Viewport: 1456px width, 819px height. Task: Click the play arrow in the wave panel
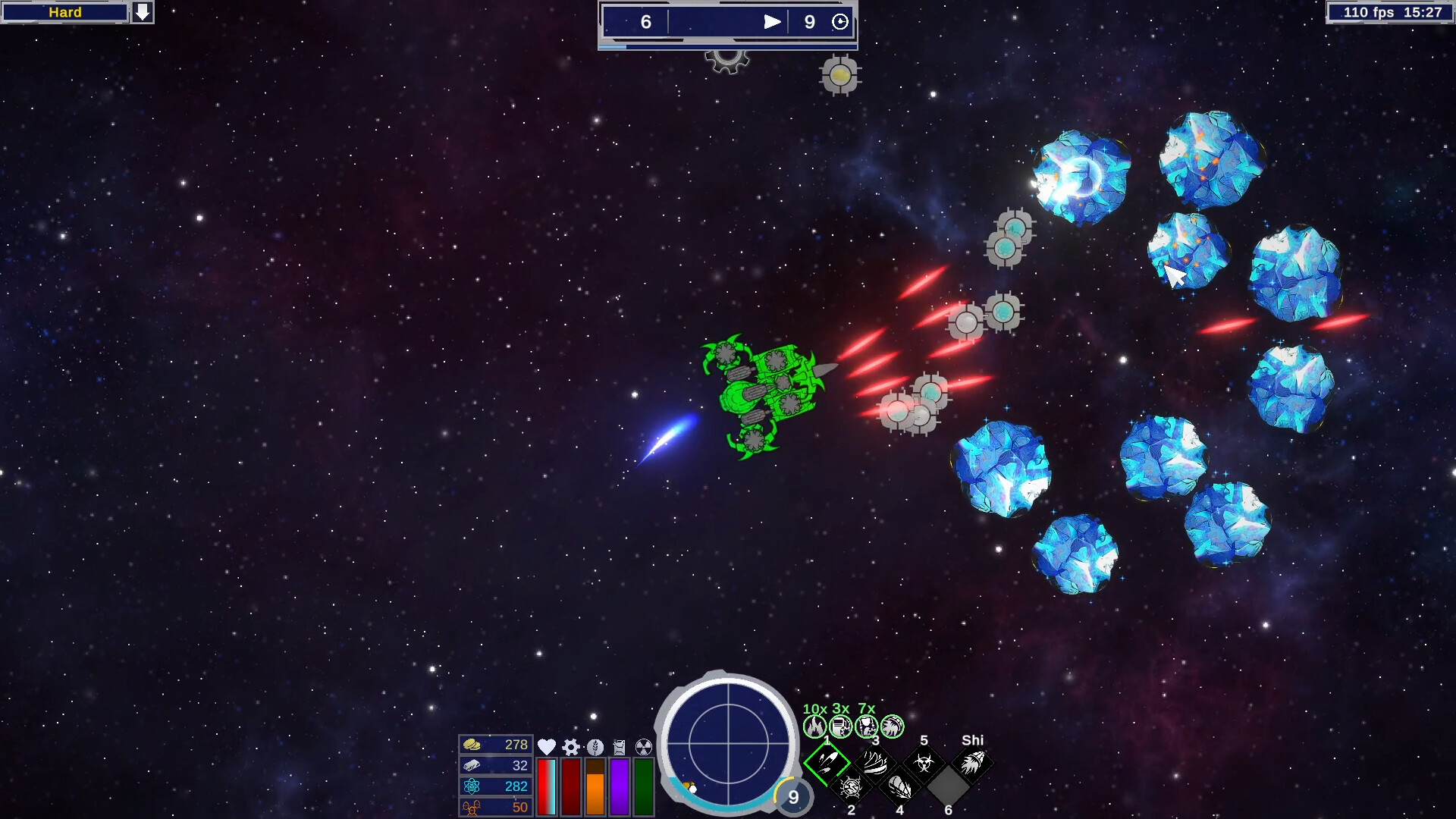point(771,22)
